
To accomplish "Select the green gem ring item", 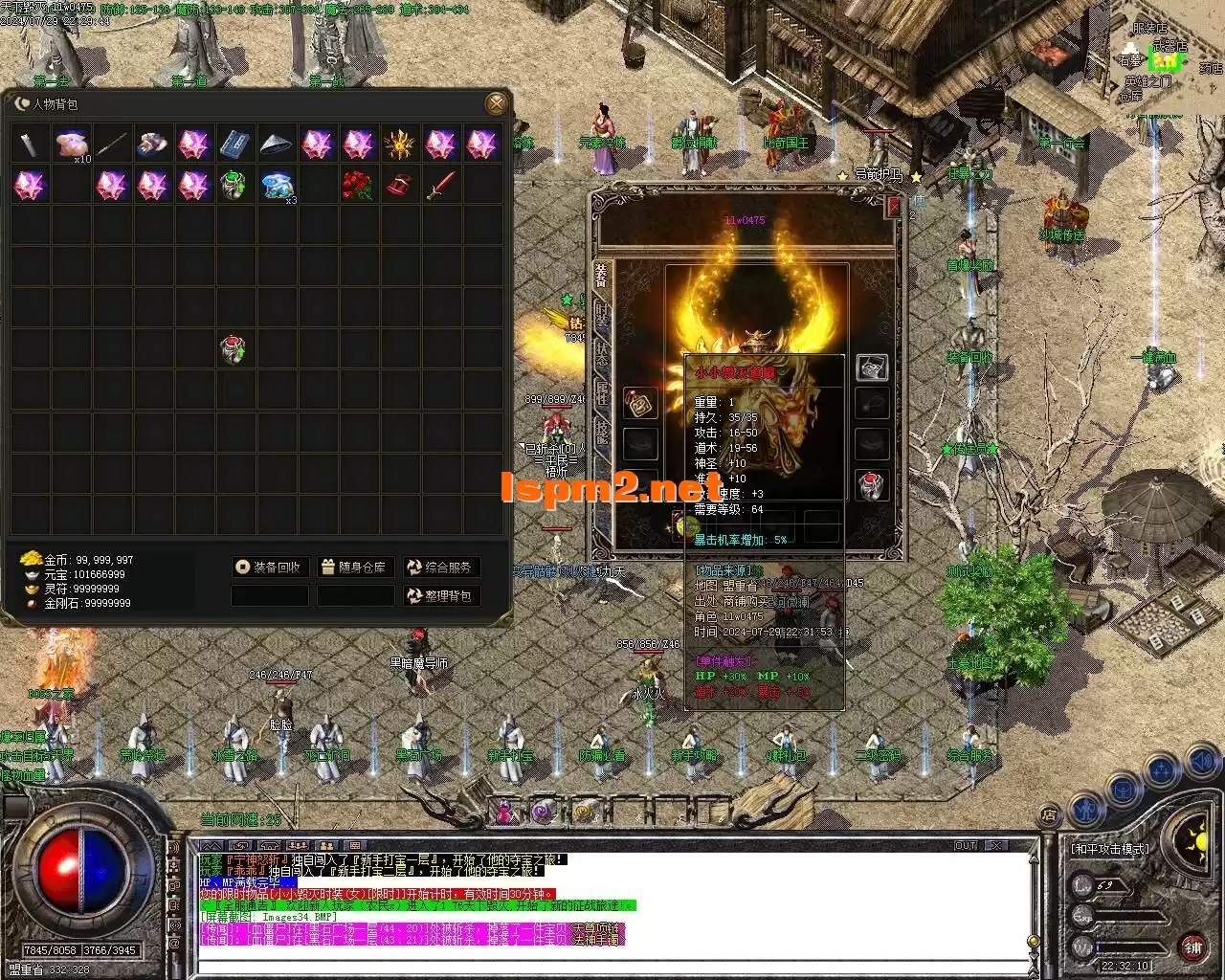I will (234, 185).
